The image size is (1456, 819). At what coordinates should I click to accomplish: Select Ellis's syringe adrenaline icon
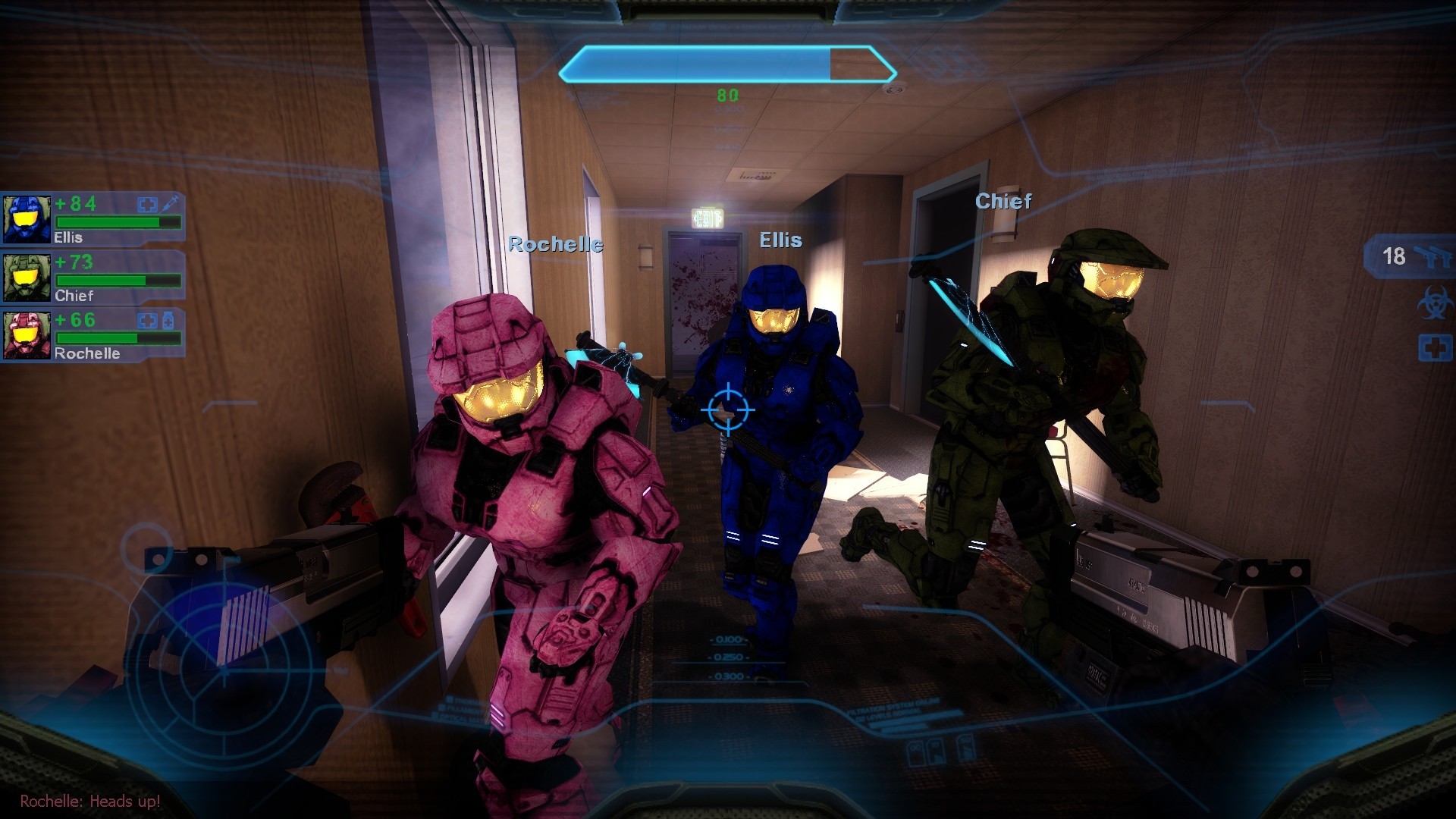(170, 203)
